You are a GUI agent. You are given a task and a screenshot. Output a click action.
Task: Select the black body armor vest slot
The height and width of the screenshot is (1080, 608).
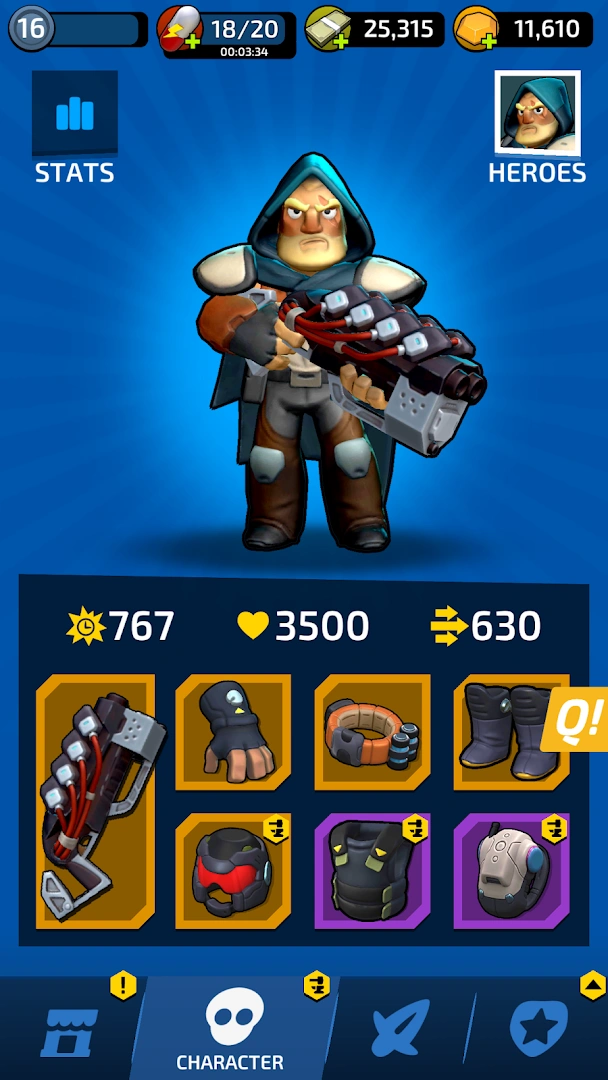372,871
